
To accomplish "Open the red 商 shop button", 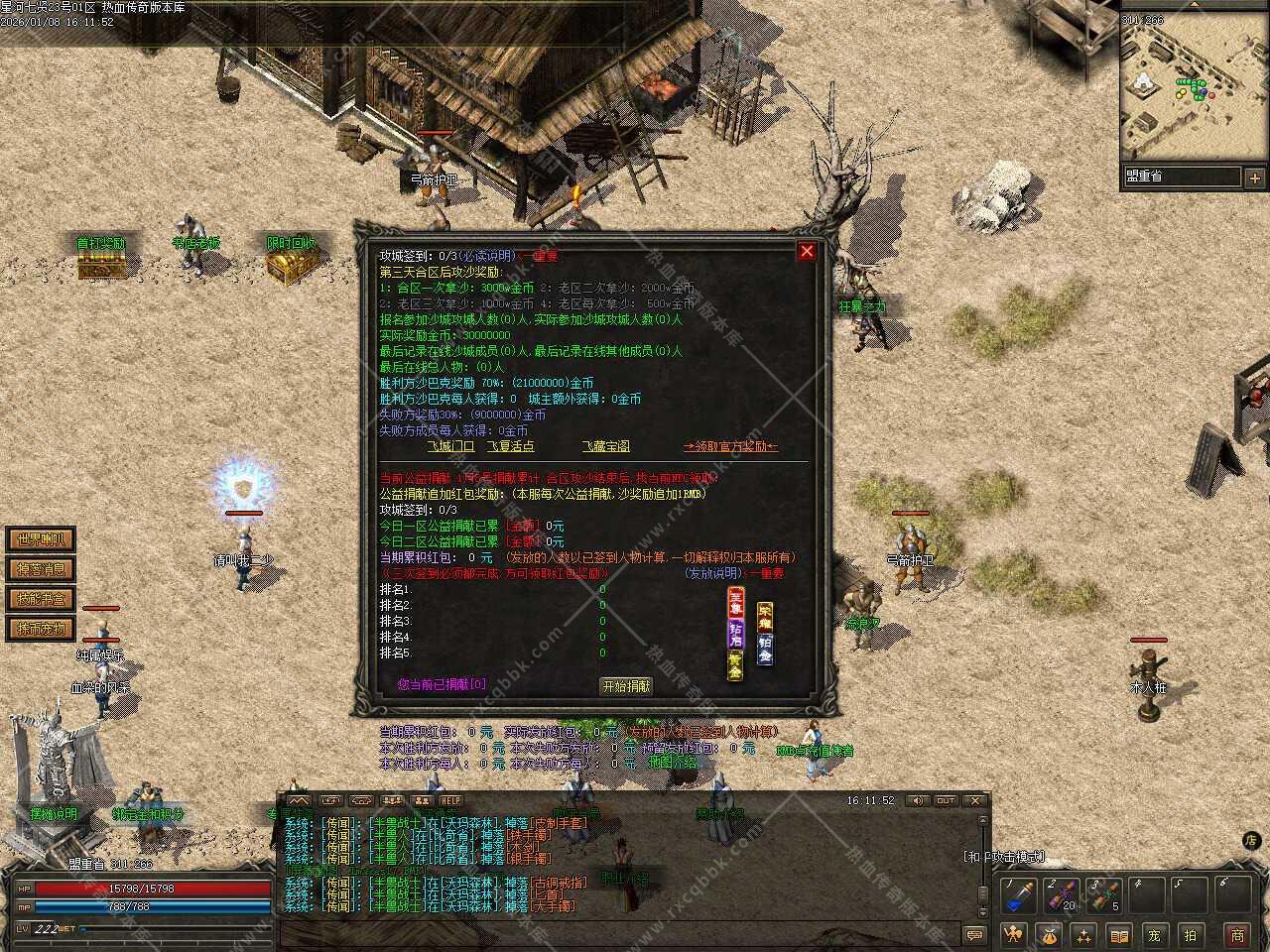I will 1237,934.
